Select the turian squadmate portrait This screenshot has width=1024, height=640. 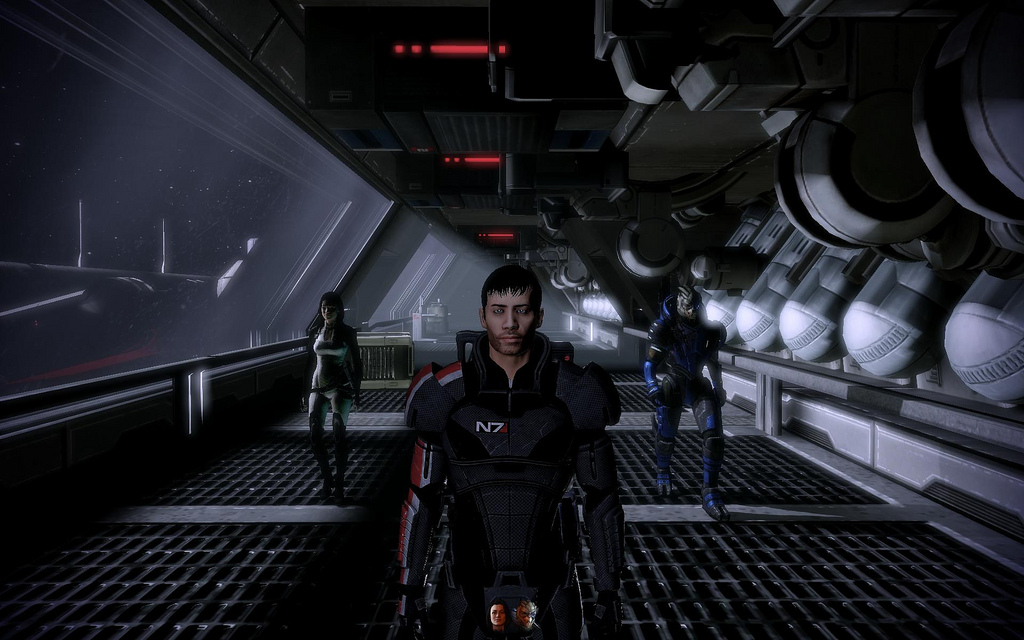[525, 613]
